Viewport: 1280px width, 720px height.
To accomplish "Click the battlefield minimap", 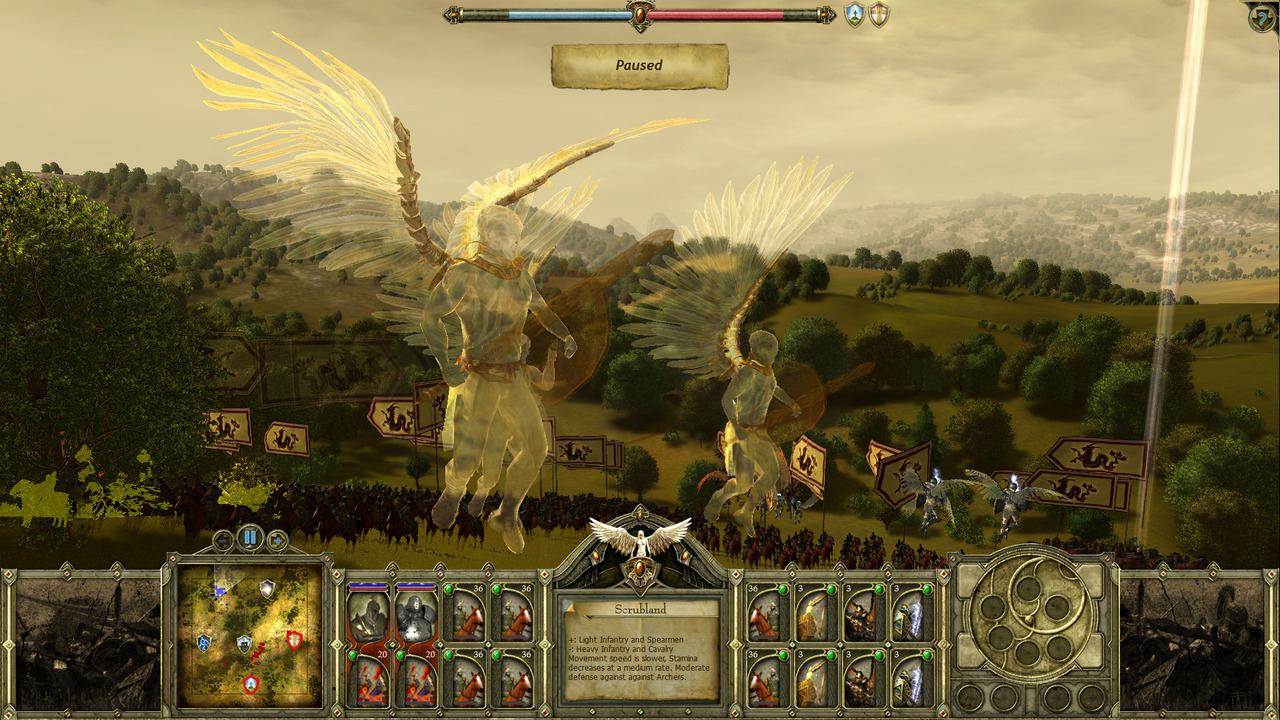I will click(x=250, y=636).
